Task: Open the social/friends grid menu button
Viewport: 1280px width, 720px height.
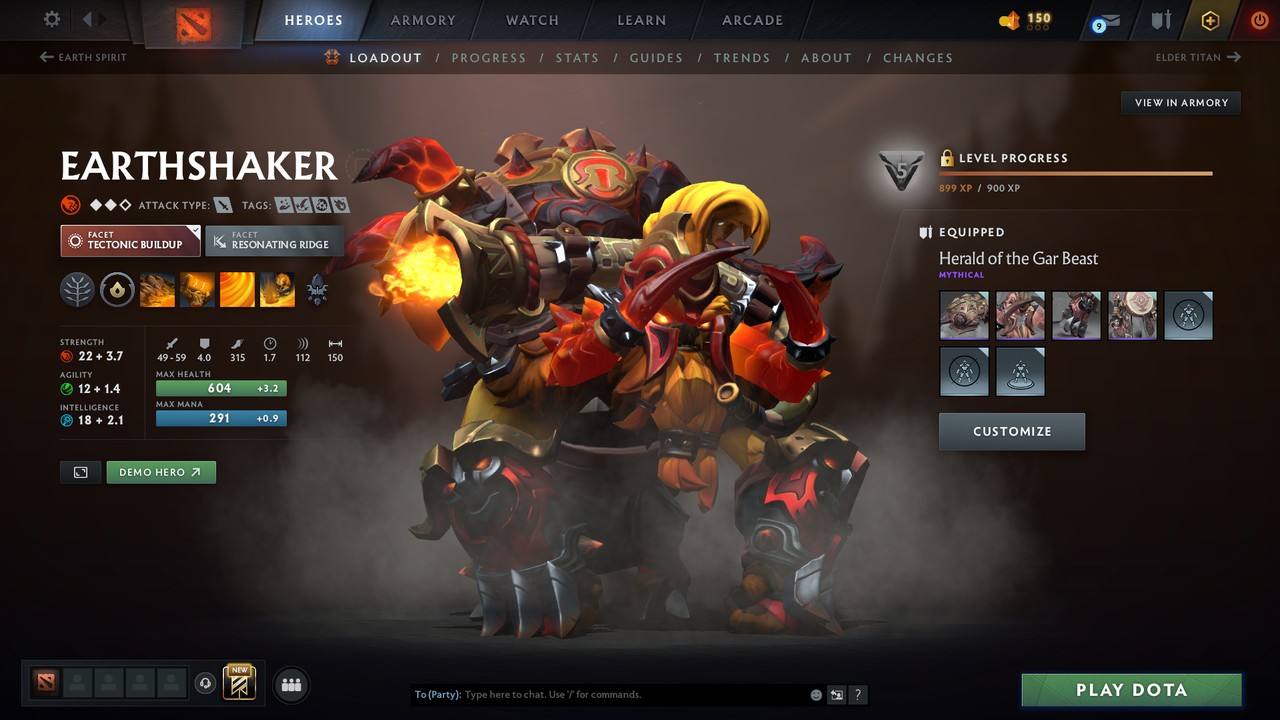Action: [291, 684]
